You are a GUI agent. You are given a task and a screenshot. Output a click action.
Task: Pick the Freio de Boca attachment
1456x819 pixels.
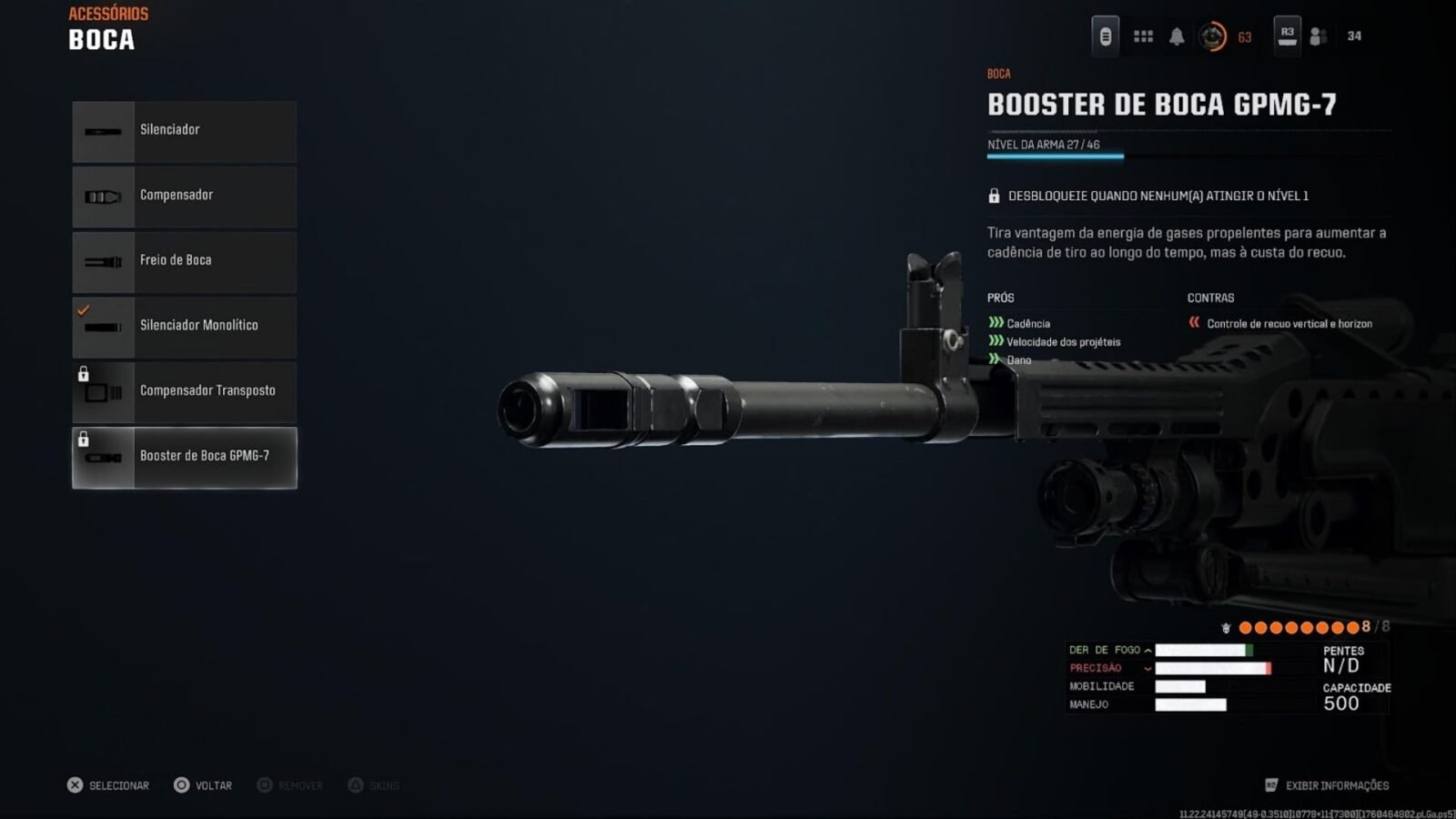click(x=185, y=262)
